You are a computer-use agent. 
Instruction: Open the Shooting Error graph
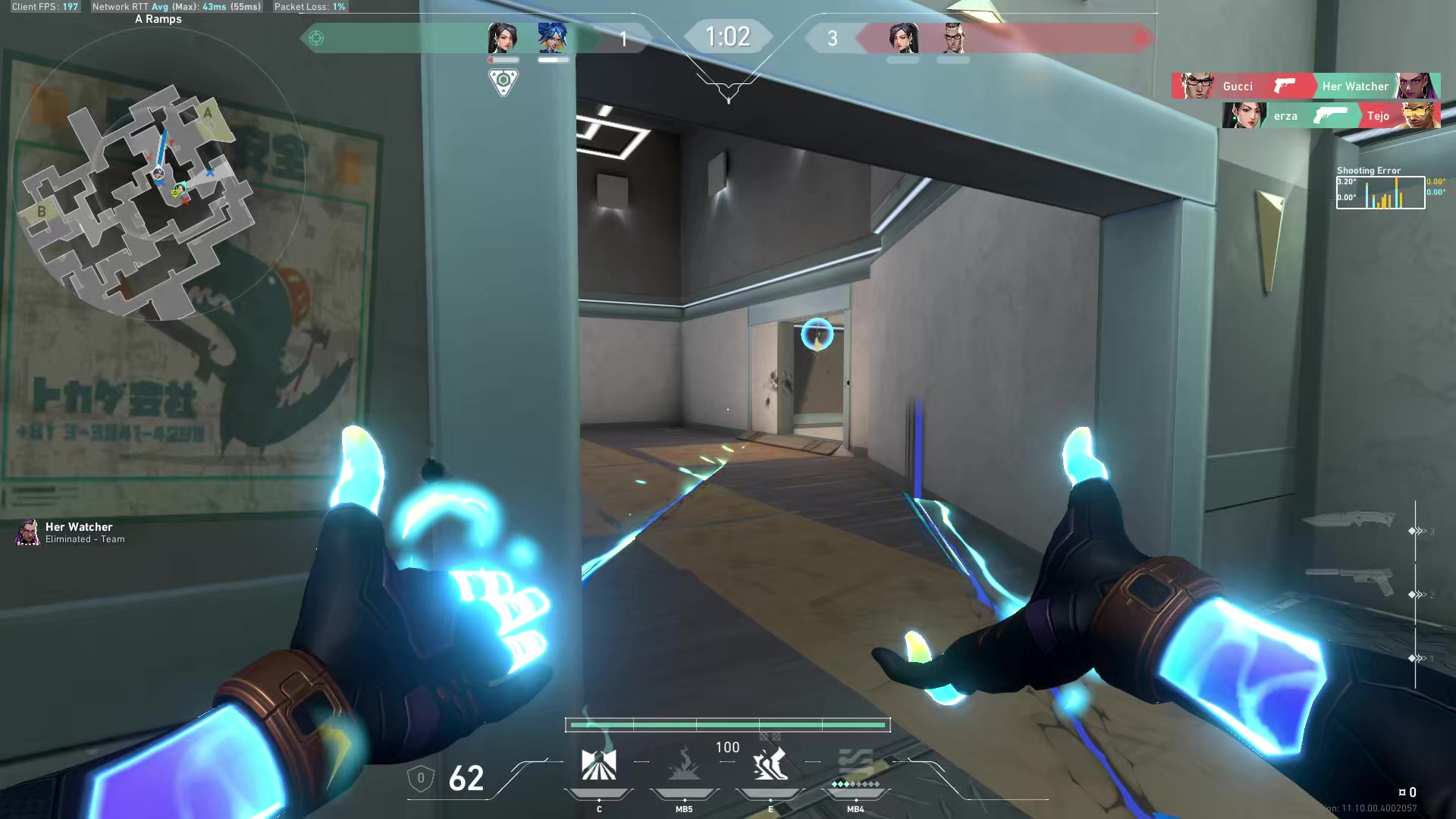[x=1380, y=192]
